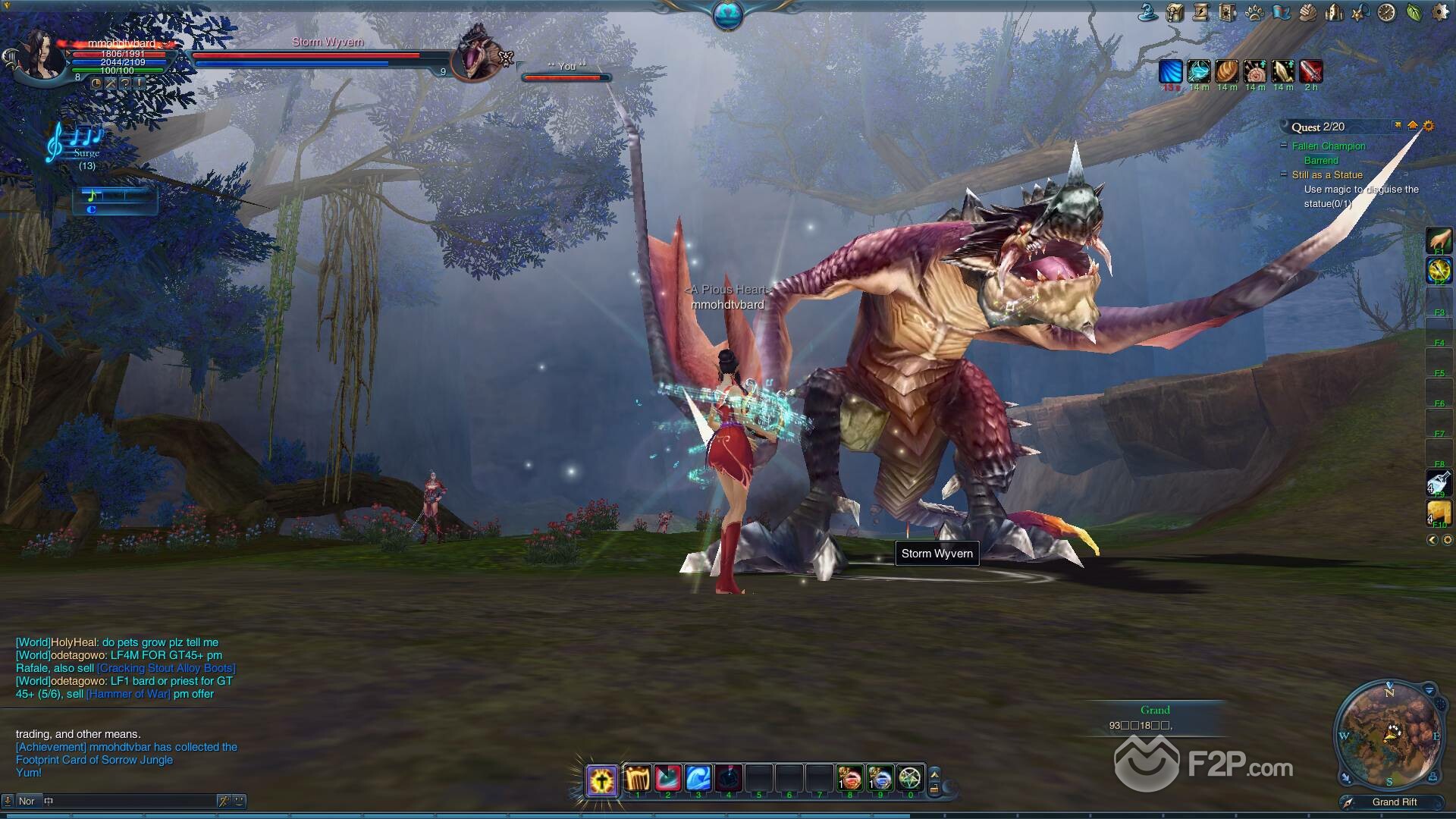Select the red sword buff icon
Image resolution: width=1456 pixels, height=819 pixels.
1310,71
